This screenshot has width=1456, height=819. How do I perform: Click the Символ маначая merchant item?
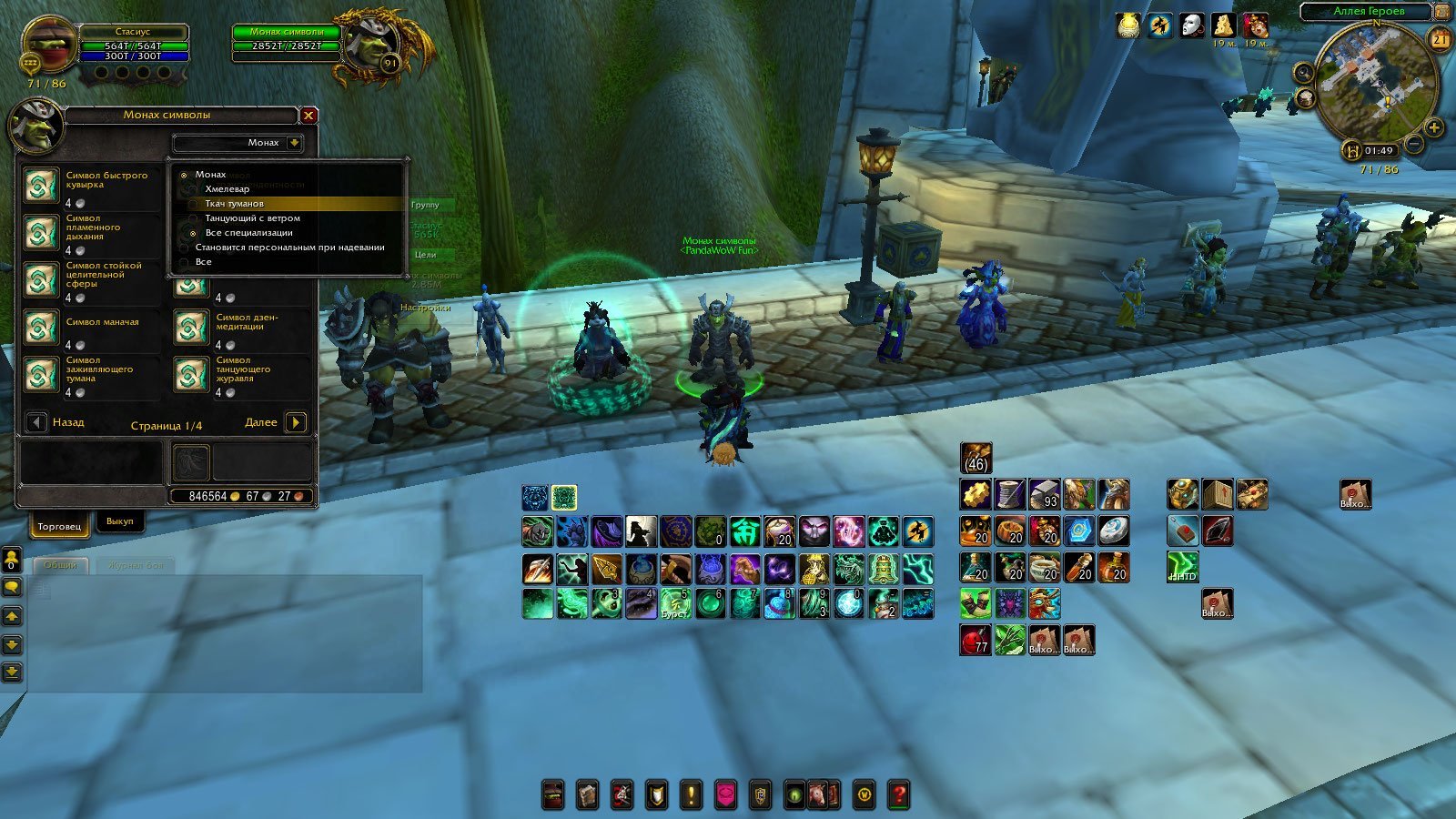41,329
